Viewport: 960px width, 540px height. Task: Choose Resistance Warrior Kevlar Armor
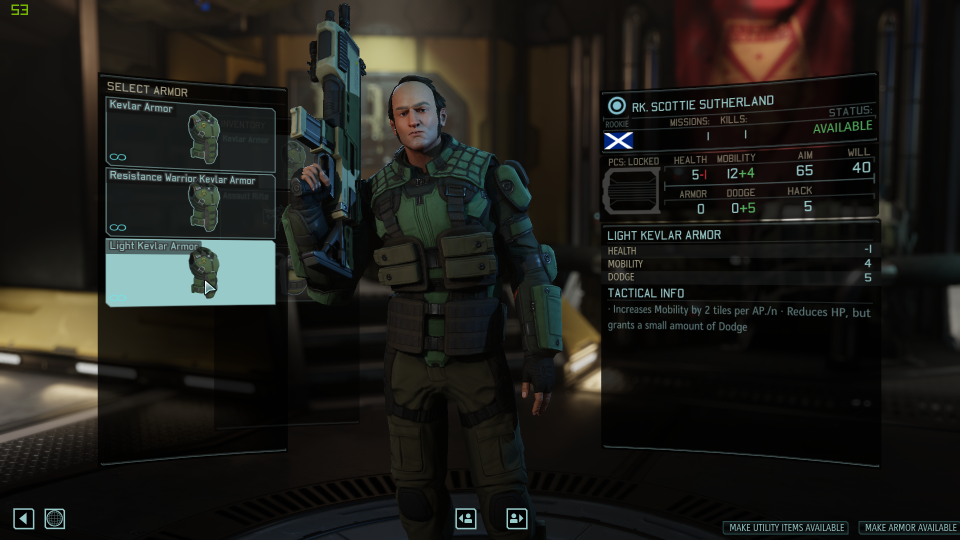(190, 205)
